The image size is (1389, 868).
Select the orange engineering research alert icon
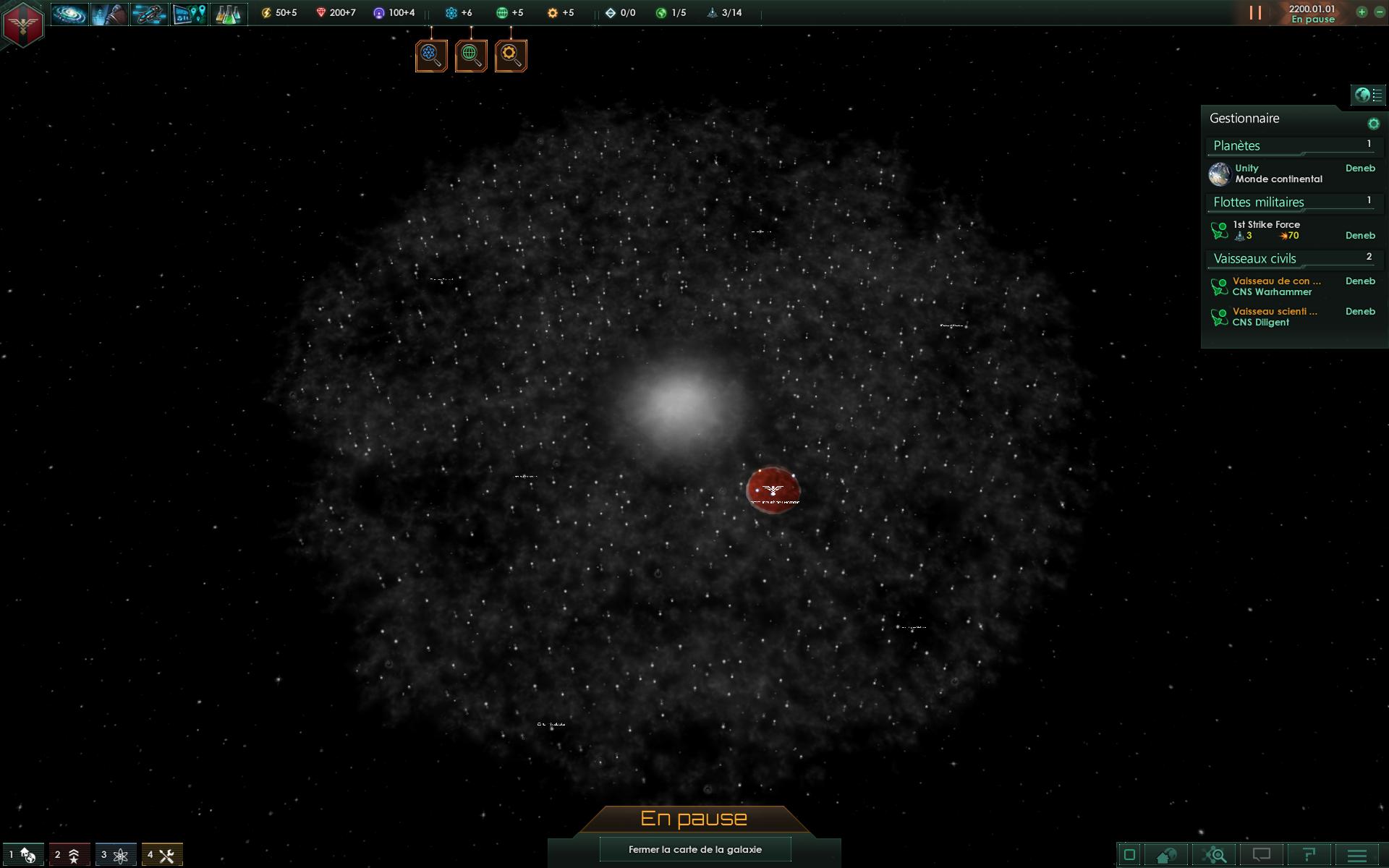(x=511, y=56)
